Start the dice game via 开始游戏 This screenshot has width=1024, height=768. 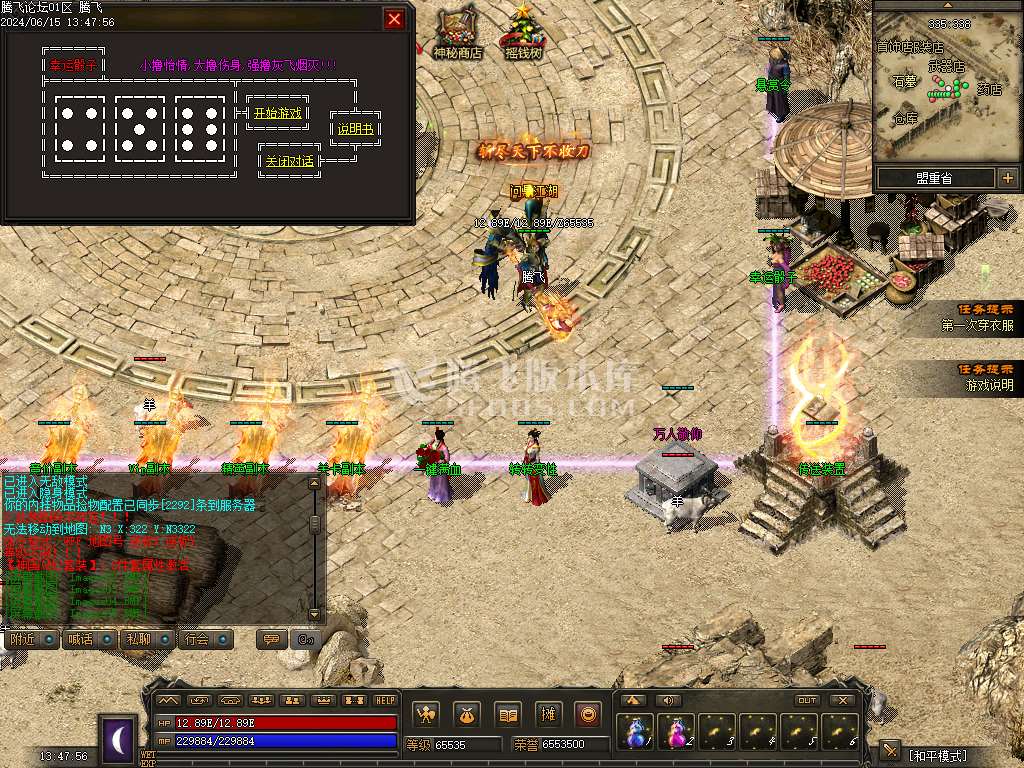click(x=276, y=114)
